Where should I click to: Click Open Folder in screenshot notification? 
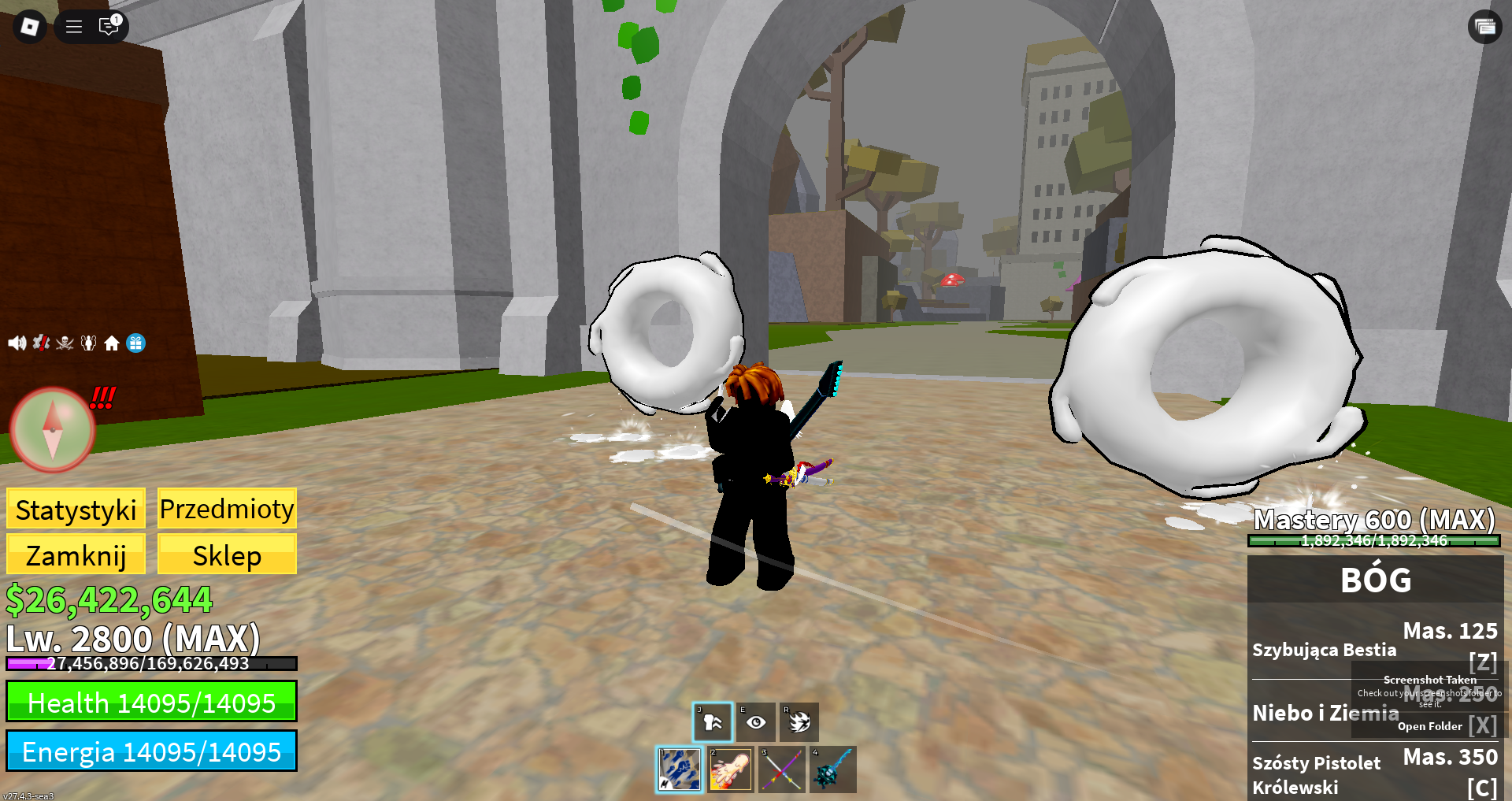click(x=1429, y=726)
